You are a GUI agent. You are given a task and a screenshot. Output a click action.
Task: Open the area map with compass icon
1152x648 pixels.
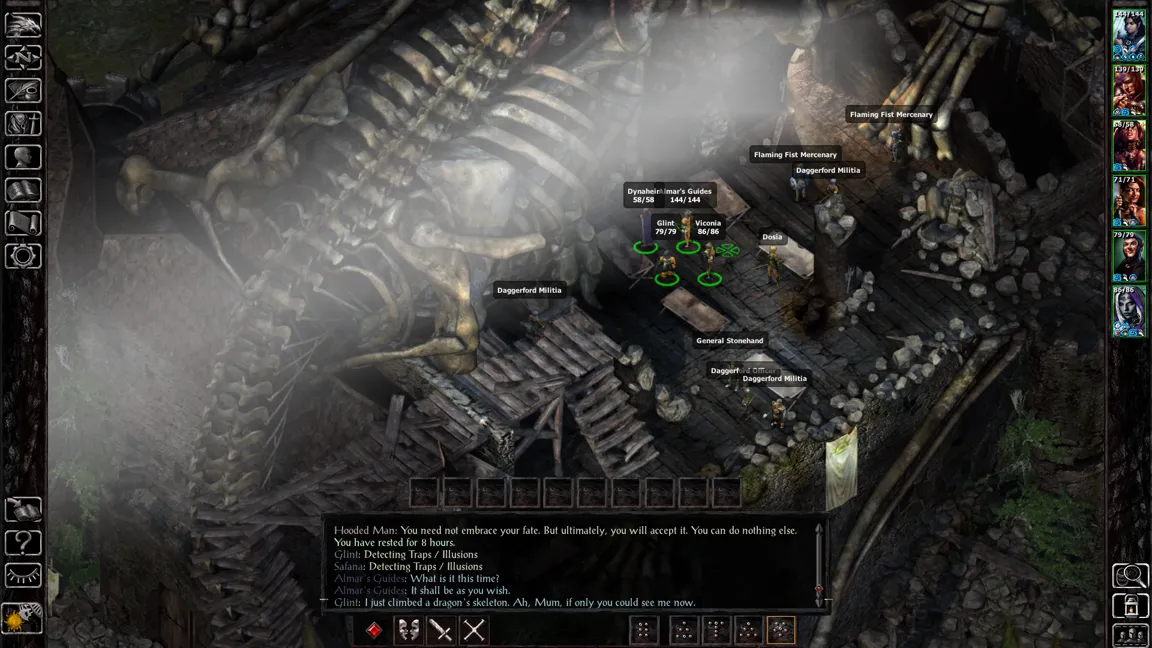23,57
